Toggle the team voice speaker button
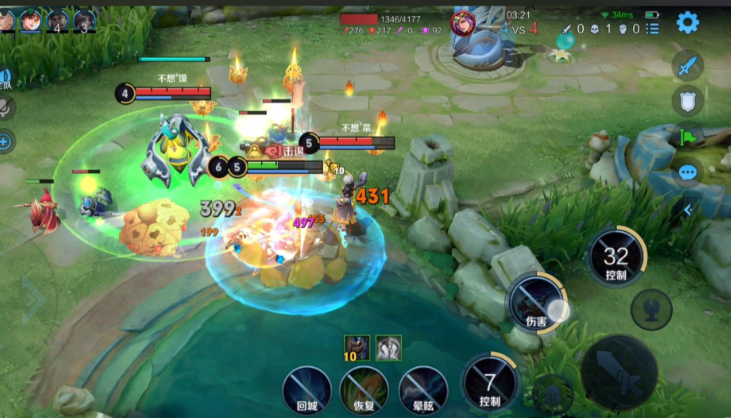 point(4,77)
